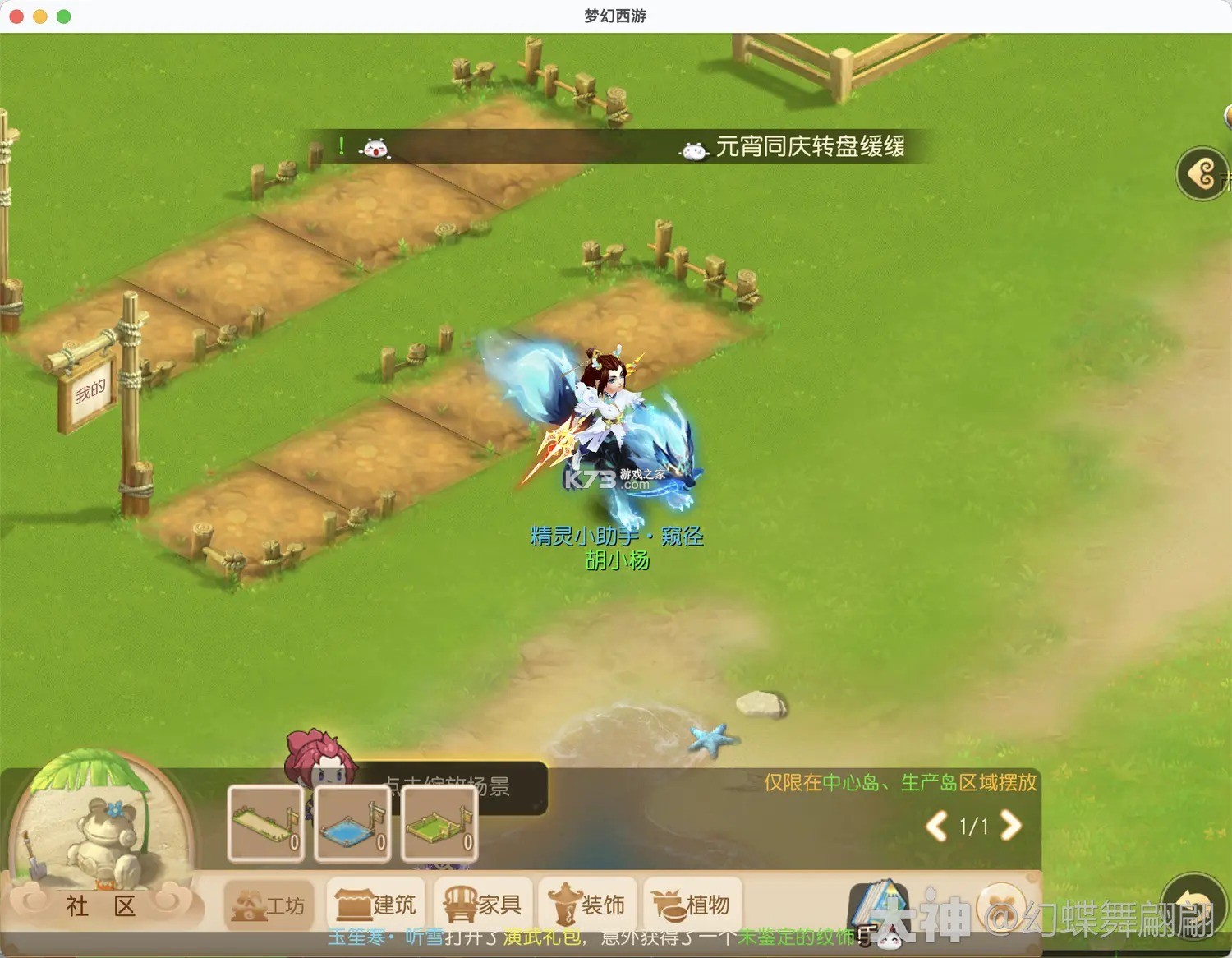Select the green fenced plot thumbnail
The image size is (1232, 958).
point(440,824)
